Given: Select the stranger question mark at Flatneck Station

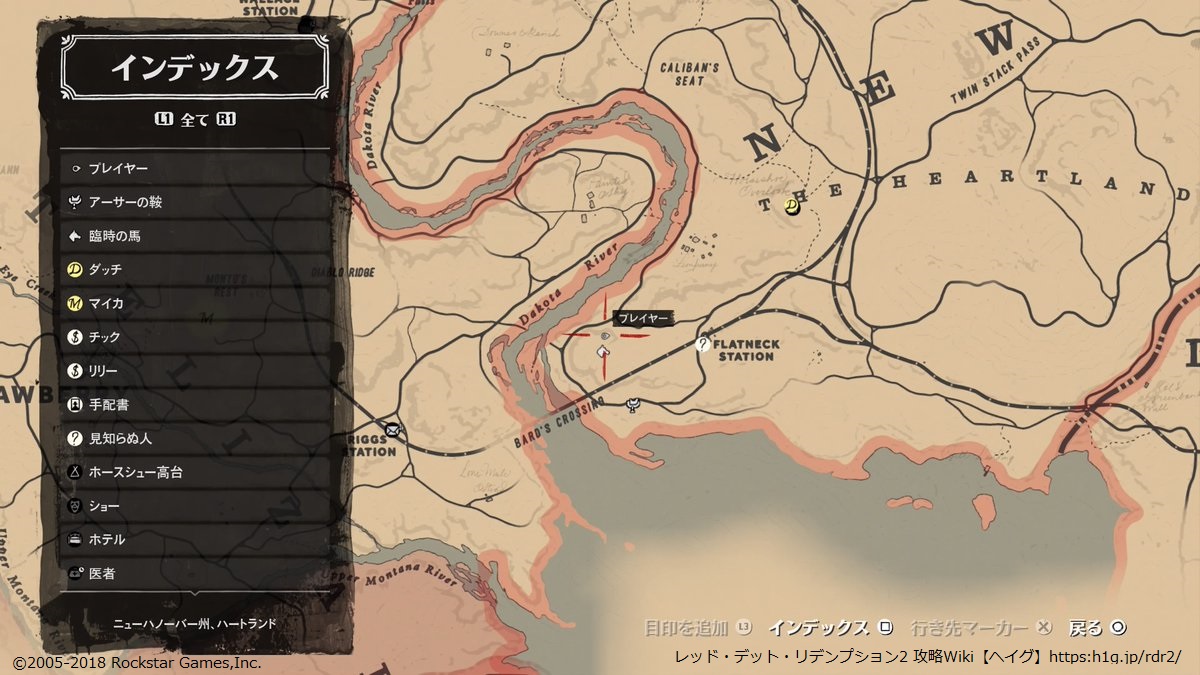Looking at the screenshot, I should tap(704, 345).
